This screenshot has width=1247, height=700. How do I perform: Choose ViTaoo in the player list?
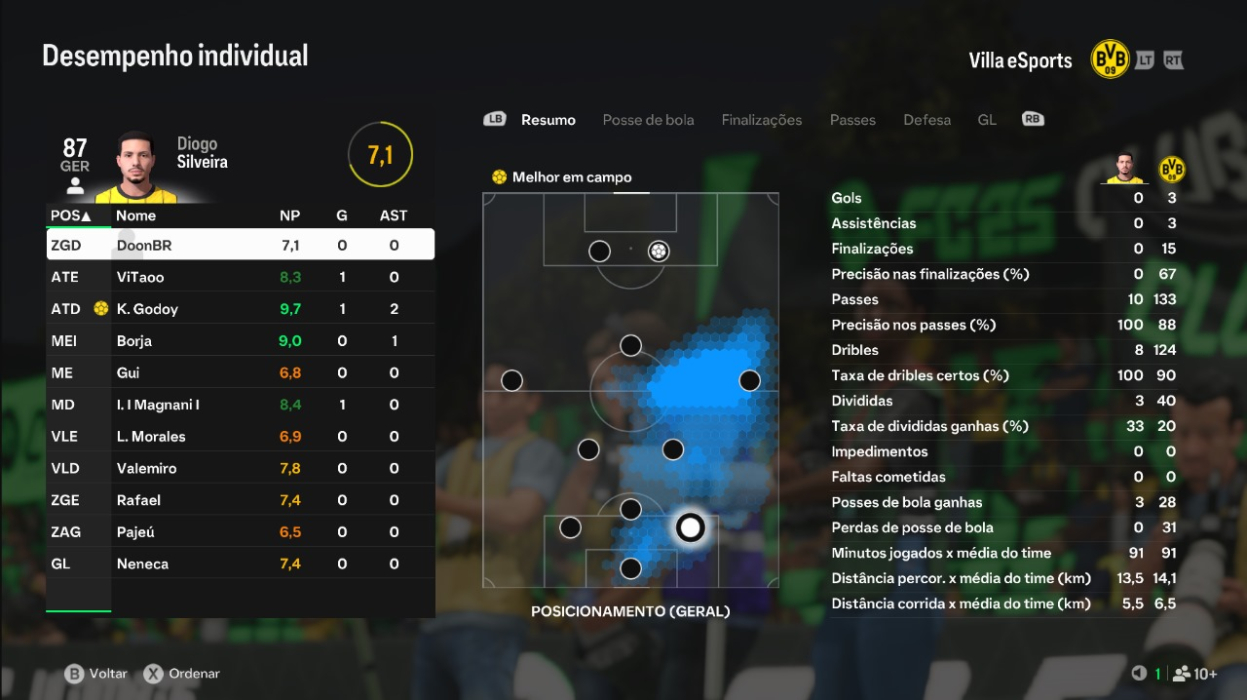240,277
